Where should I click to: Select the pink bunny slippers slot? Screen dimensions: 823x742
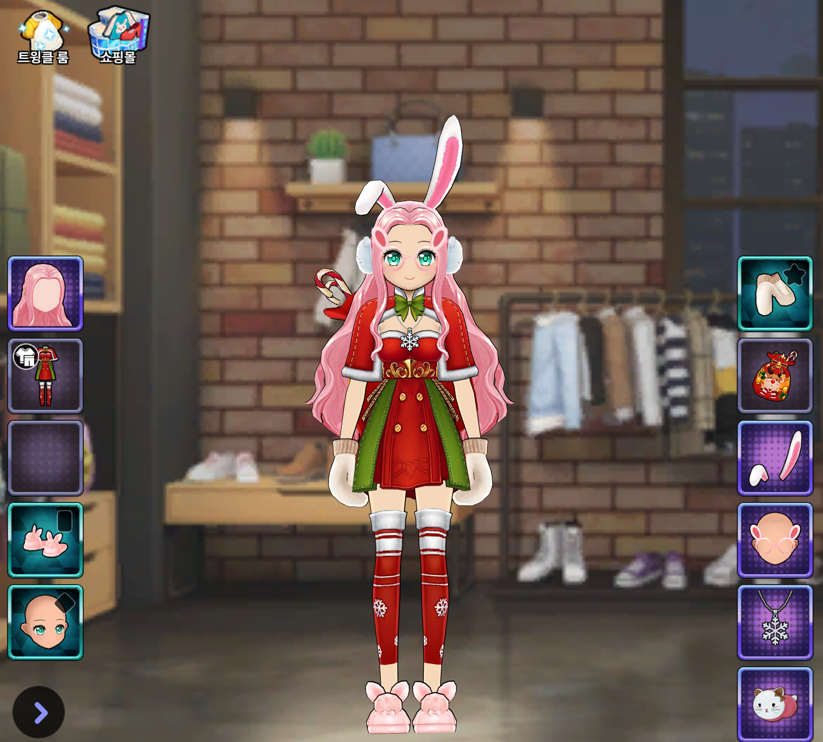[x=45, y=539]
